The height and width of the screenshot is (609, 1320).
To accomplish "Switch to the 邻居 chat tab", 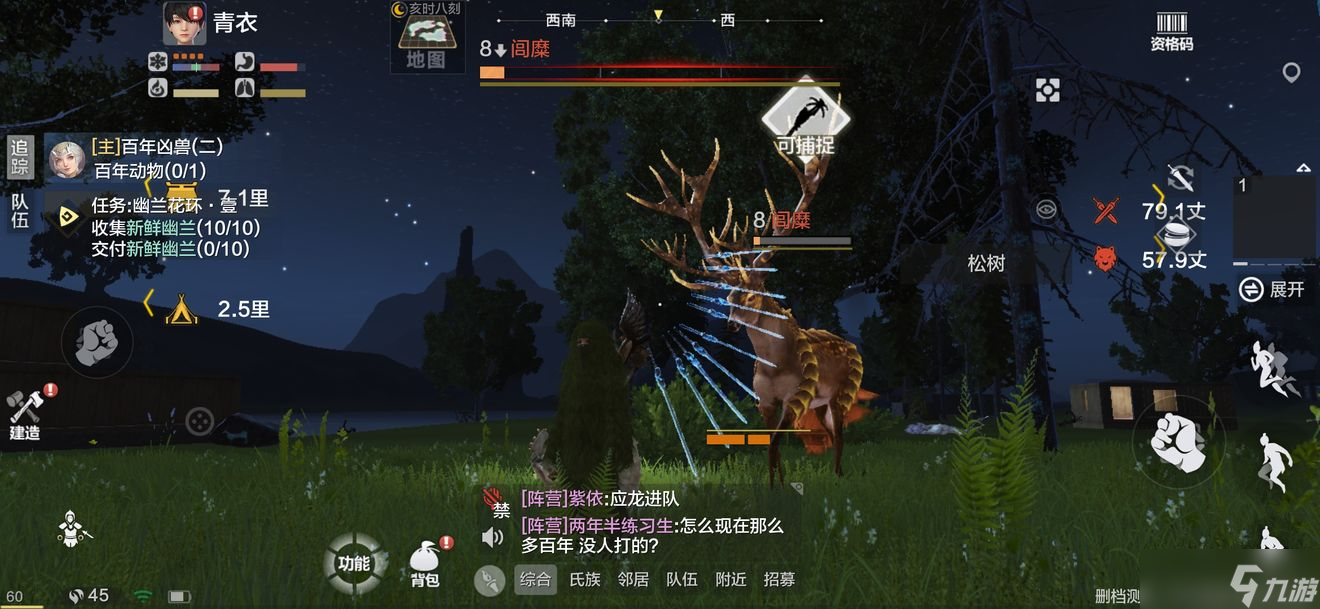I will (x=633, y=579).
